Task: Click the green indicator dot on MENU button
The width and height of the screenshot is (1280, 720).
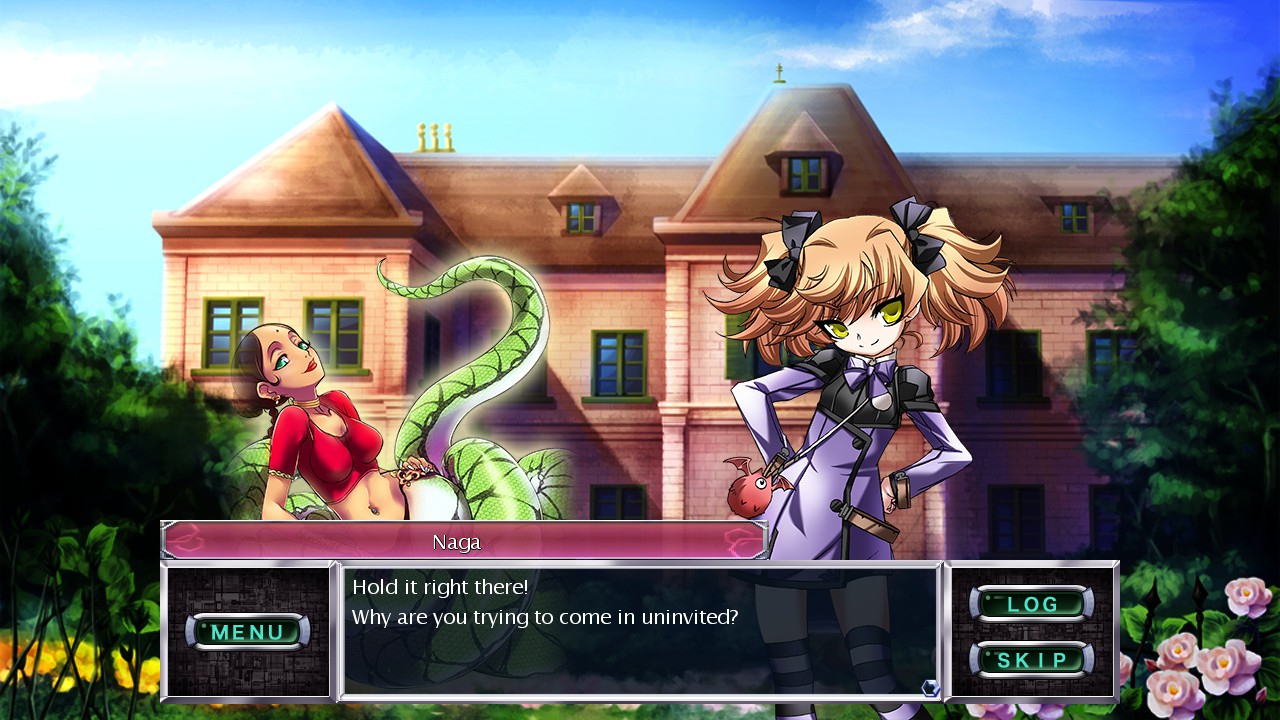Action: 204,625
